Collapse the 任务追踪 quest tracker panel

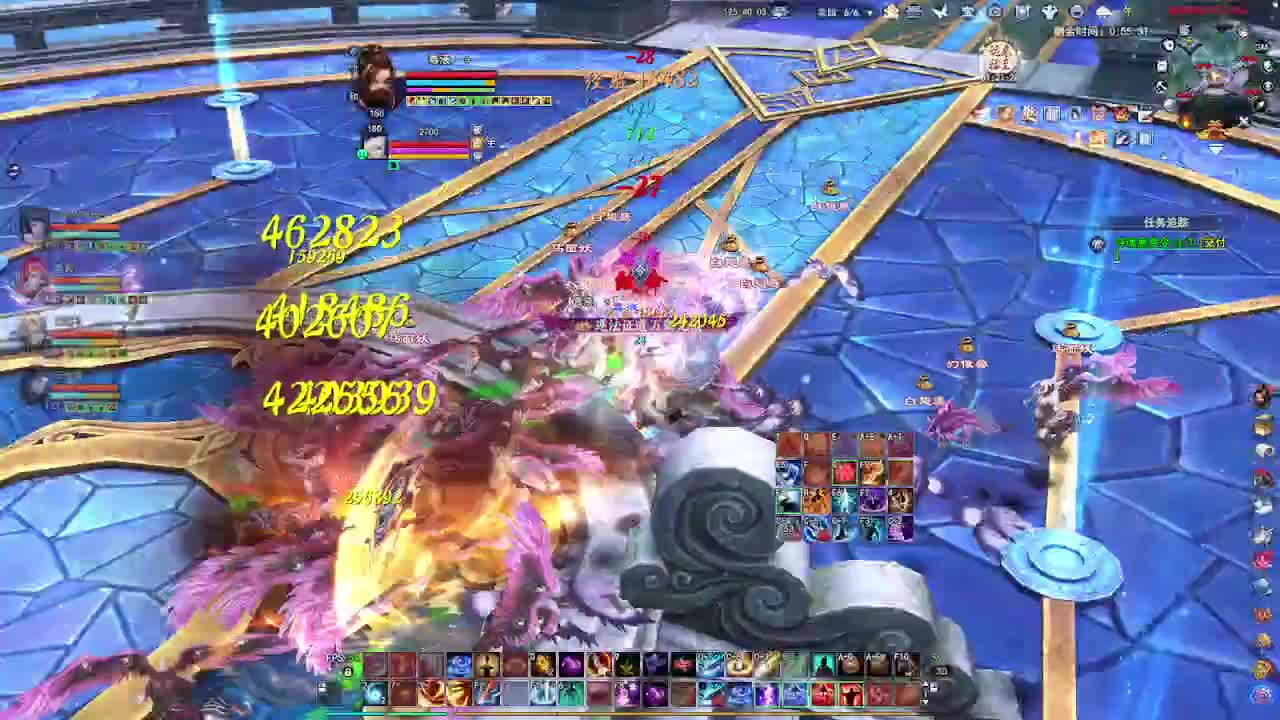(x=1220, y=220)
